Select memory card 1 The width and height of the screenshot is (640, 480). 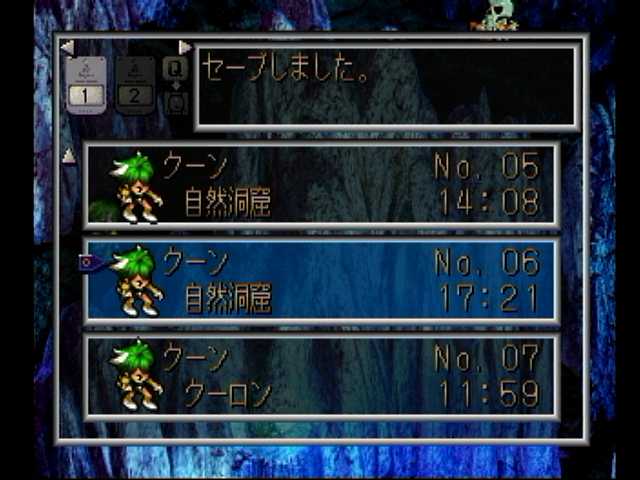pyautogui.click(x=86, y=84)
